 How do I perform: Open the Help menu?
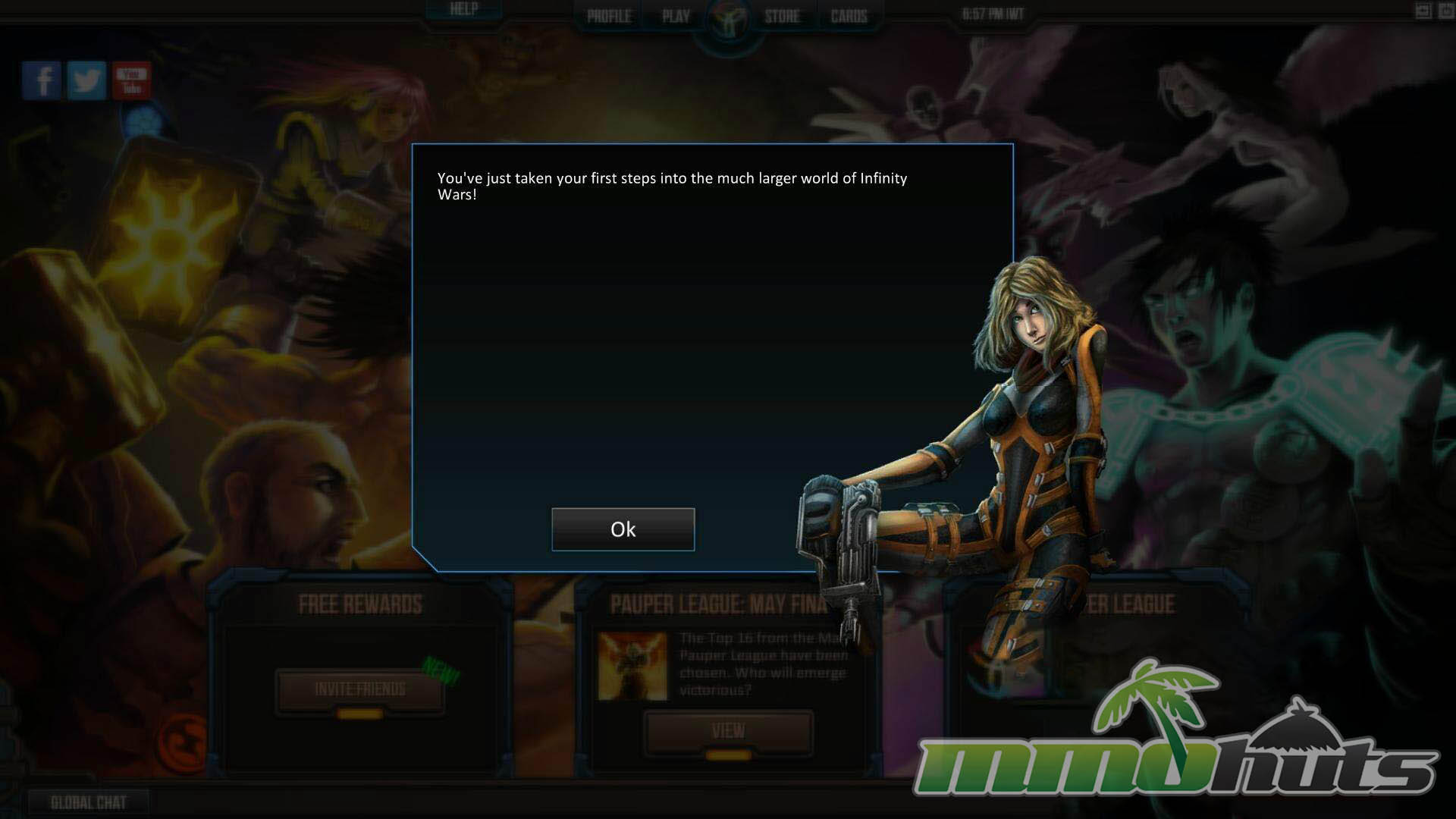pyautogui.click(x=463, y=10)
